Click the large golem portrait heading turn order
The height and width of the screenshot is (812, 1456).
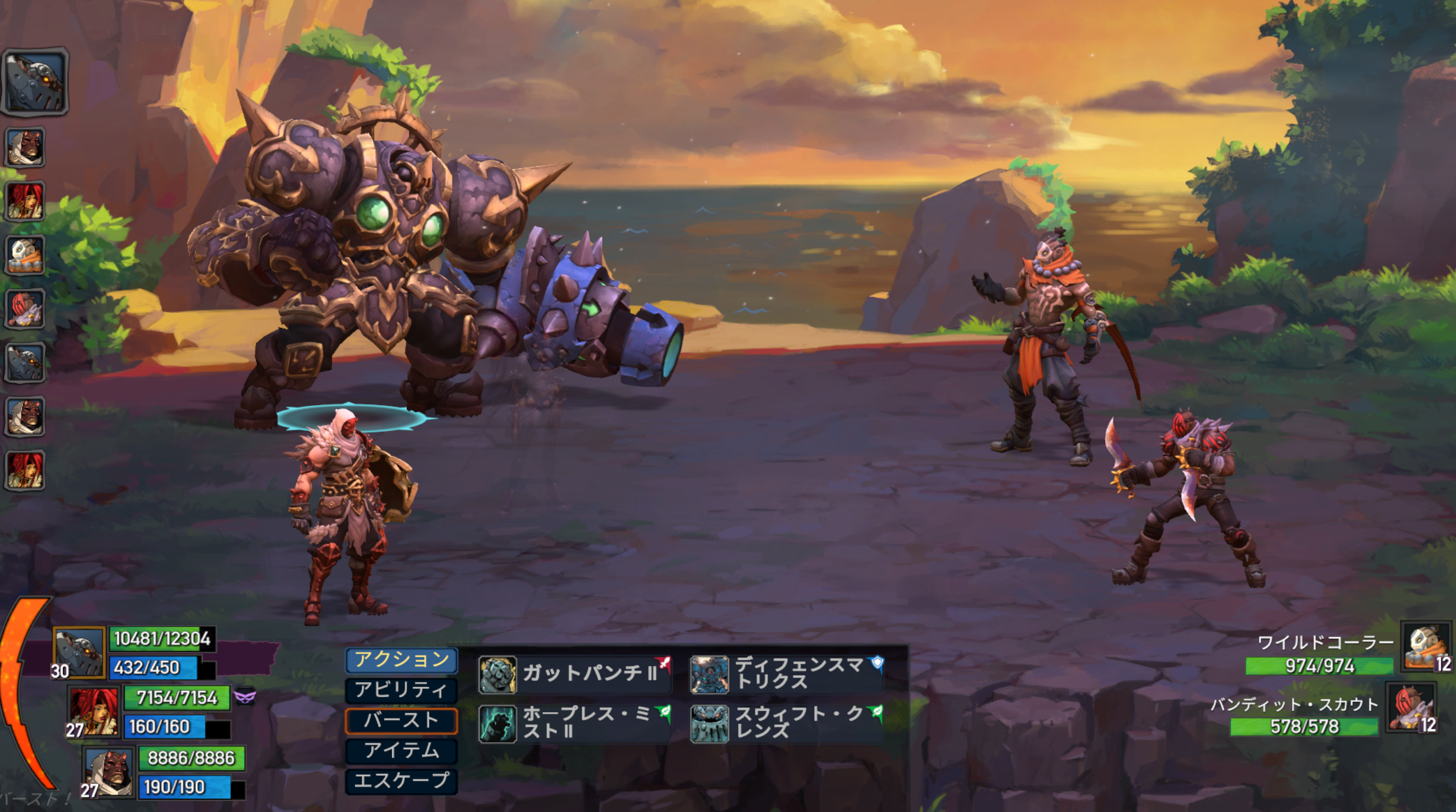(35, 81)
